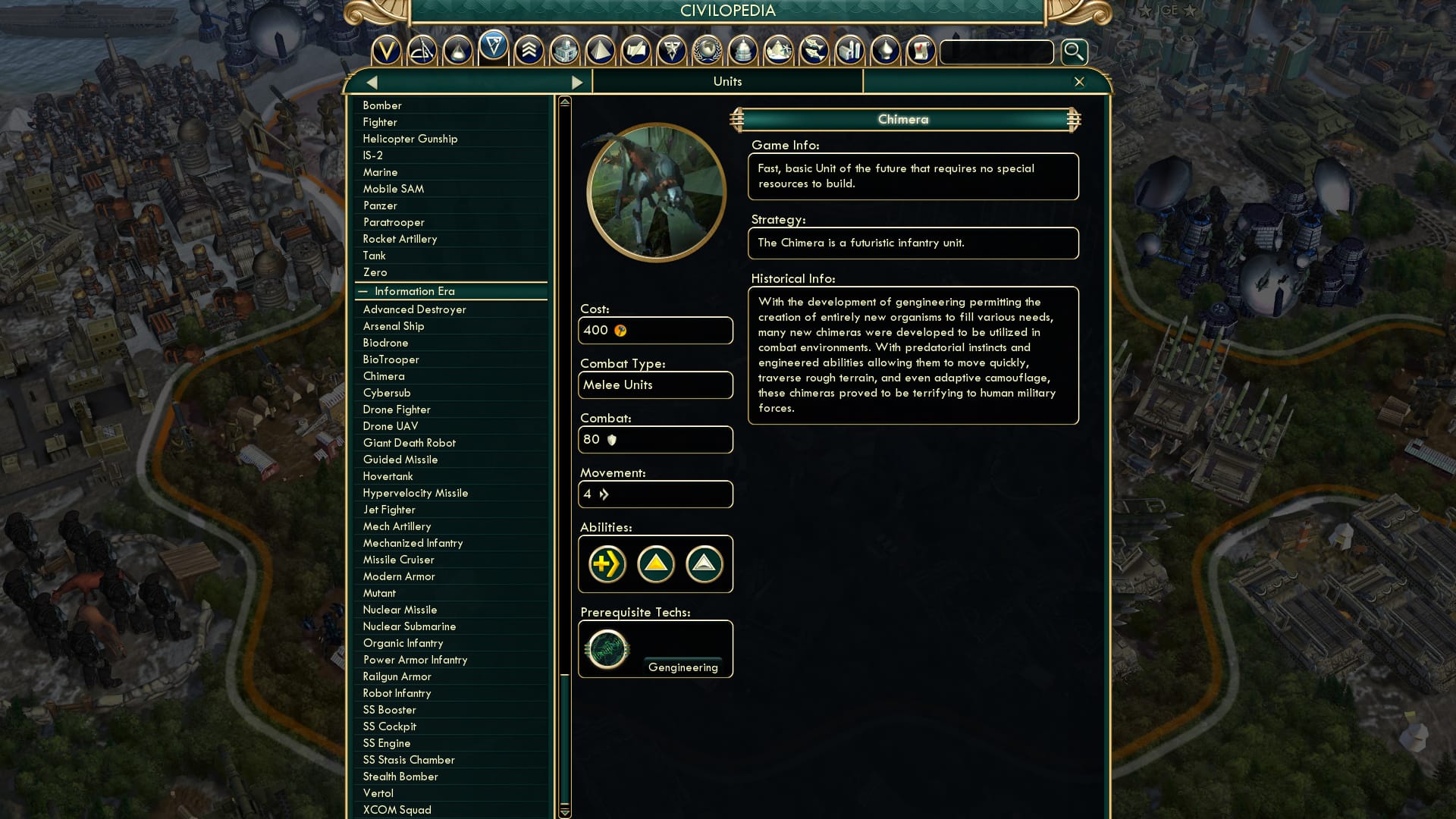Open the World Congress globe icon
The width and height of the screenshot is (1456, 819).
click(x=709, y=51)
